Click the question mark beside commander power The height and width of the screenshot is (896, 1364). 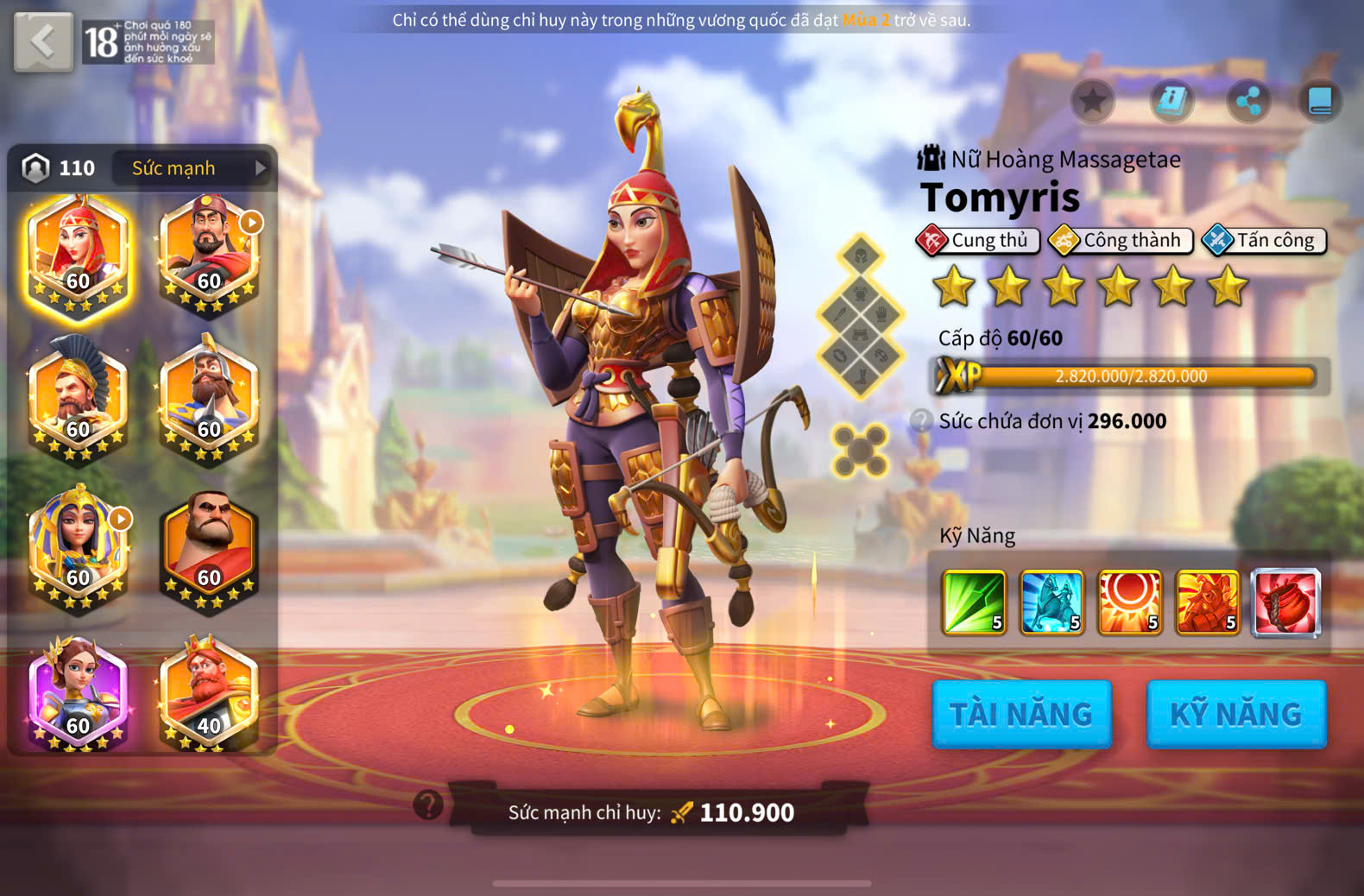point(428,805)
